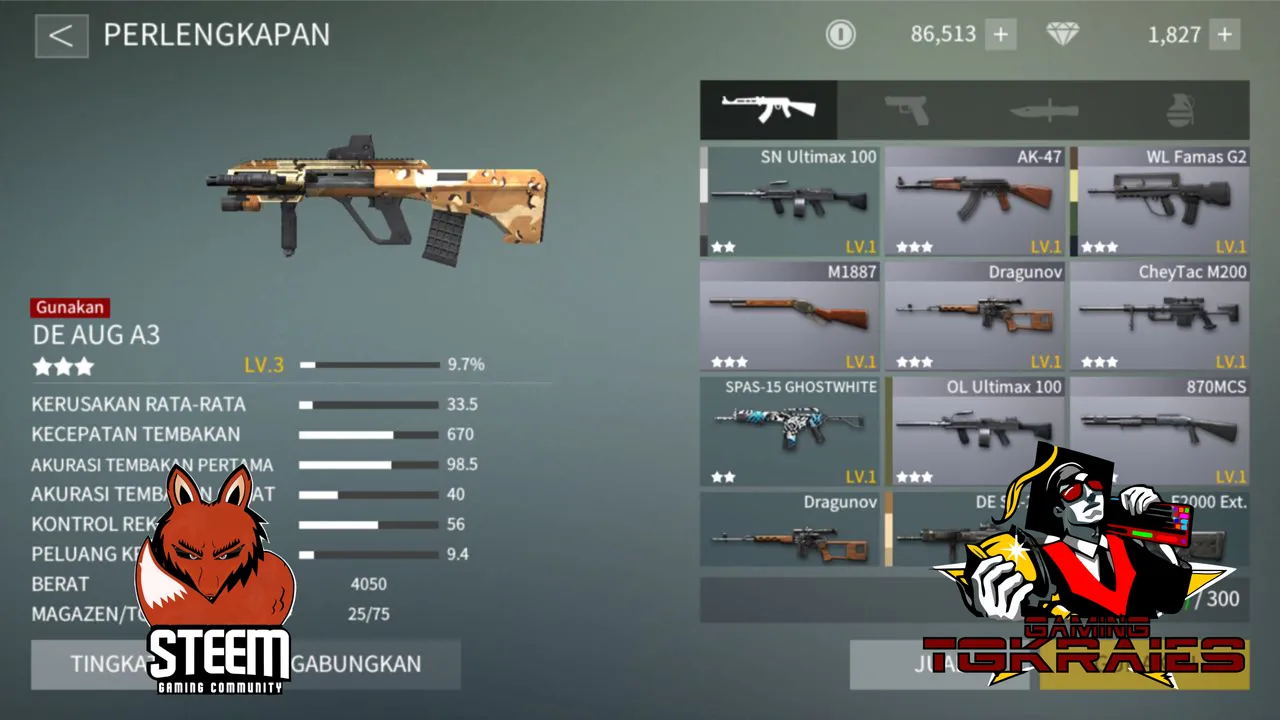Viewport: 1280px width, 720px height.
Task: Select the SPAS-15 GHOSTWHITE weapon
Action: click(791, 431)
